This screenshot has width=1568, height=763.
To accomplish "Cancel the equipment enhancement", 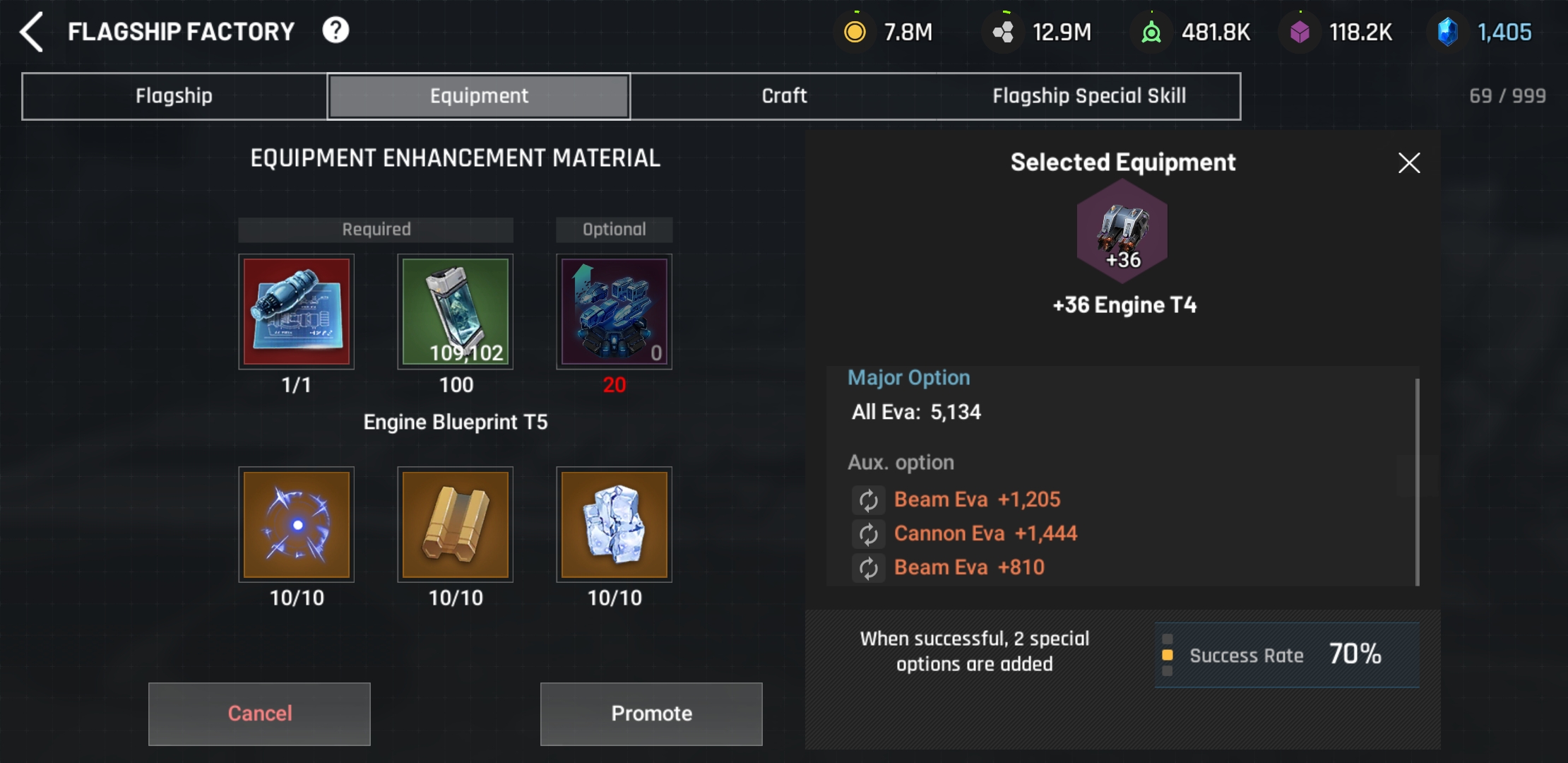I will (259, 714).
